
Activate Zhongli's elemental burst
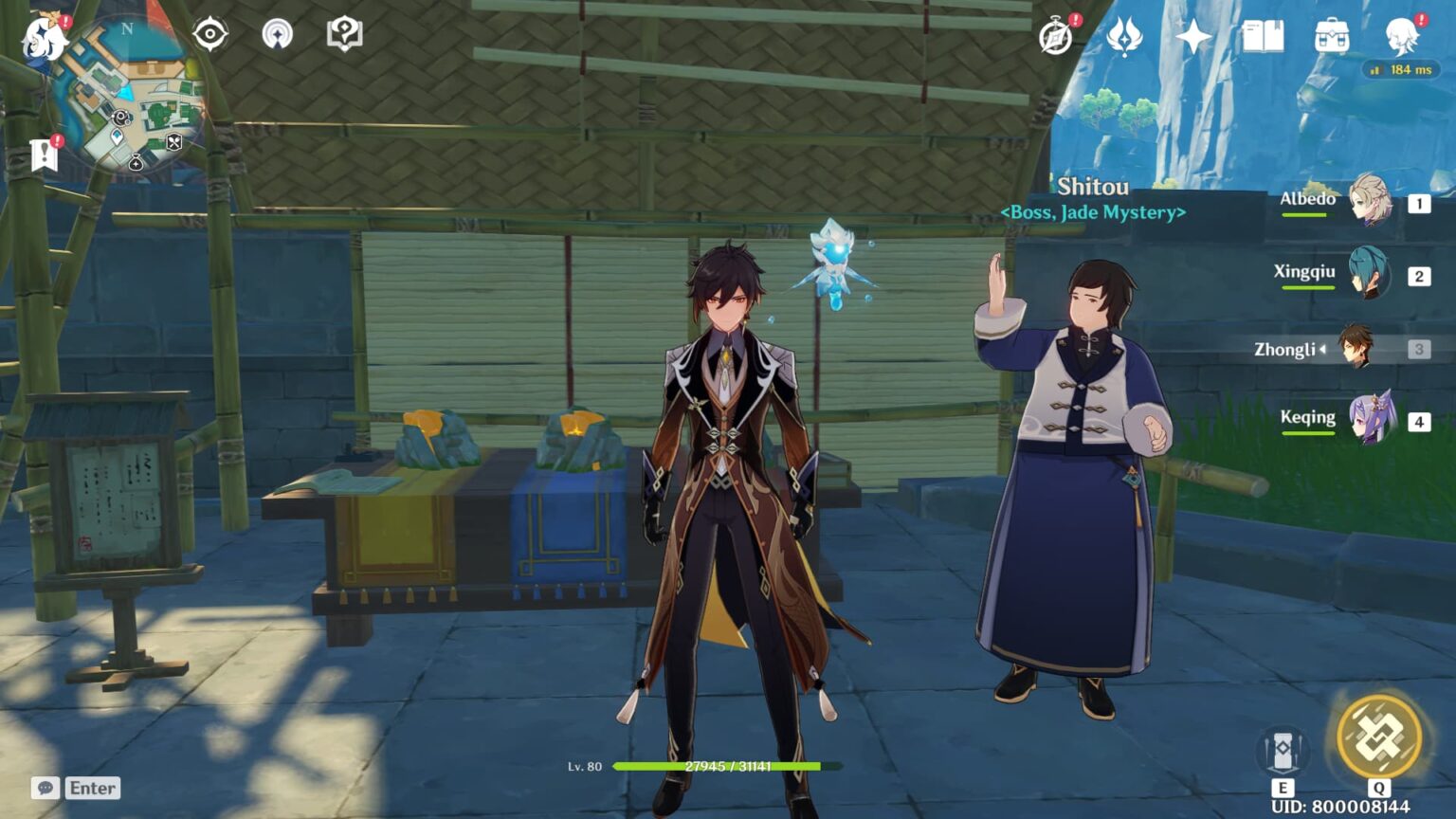click(1379, 736)
